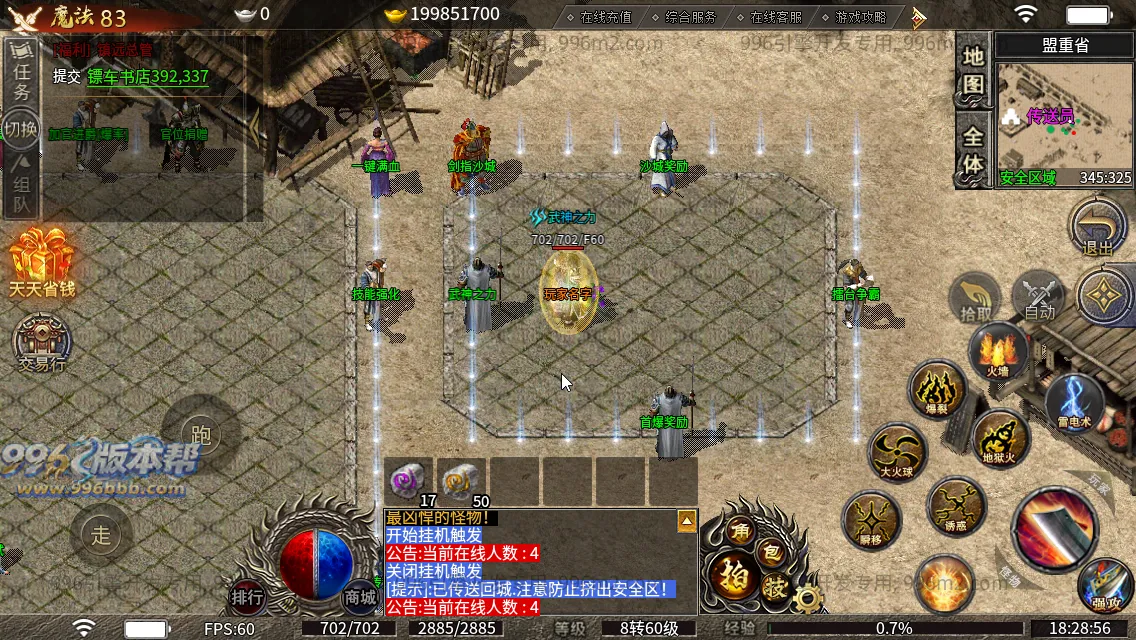Image resolution: width=1136 pixels, height=640 pixels.
Task: Click the 镖车书店 quest location link
Action: point(148,76)
